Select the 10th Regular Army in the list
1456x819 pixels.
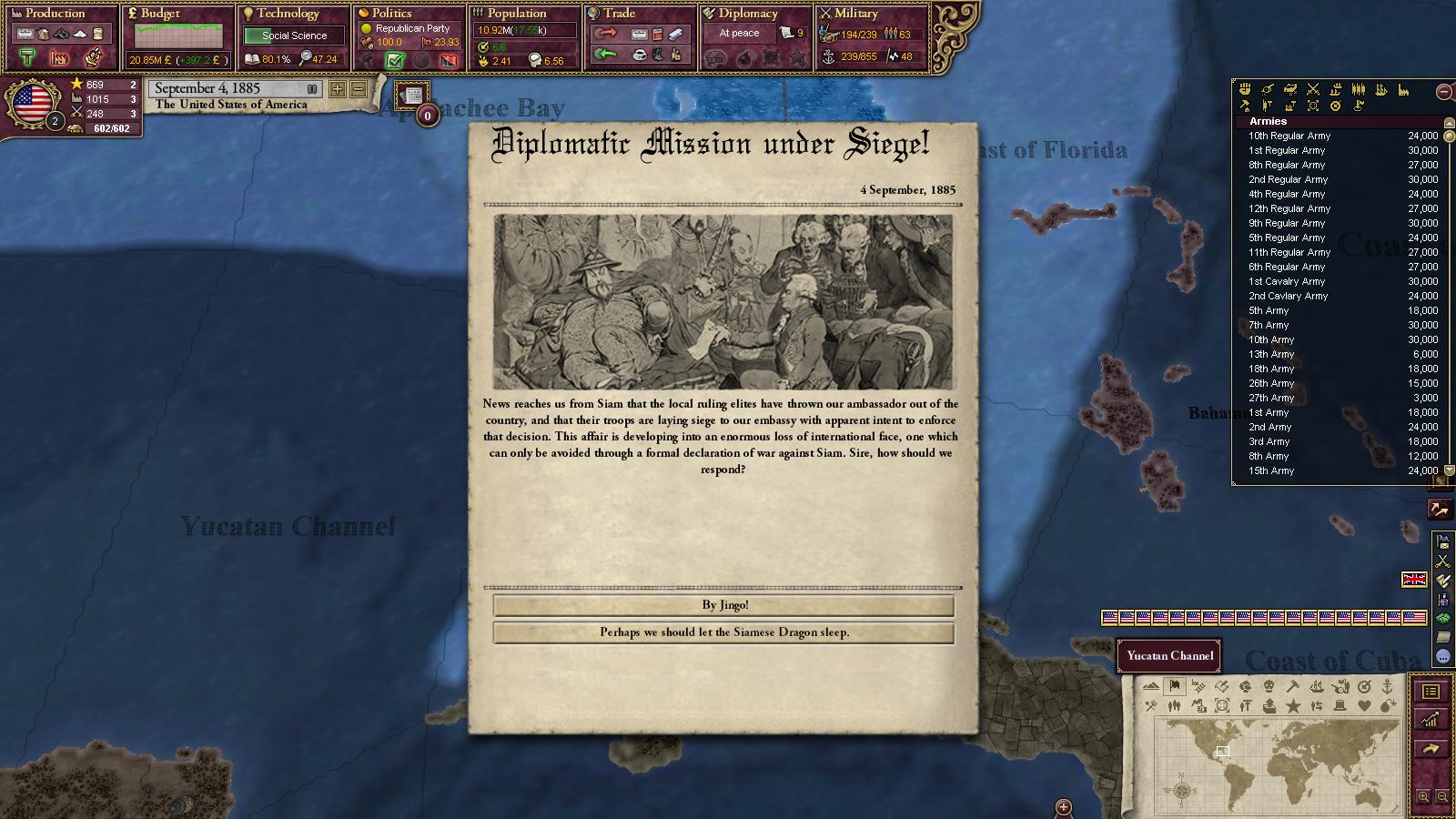[x=1289, y=136]
